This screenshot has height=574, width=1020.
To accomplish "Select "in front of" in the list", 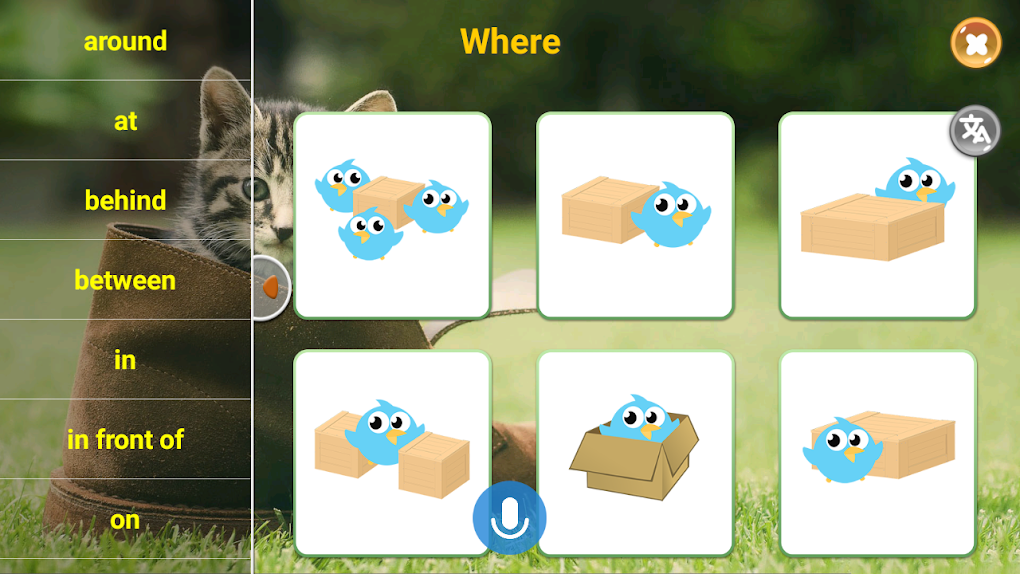I will click(x=125, y=439).
